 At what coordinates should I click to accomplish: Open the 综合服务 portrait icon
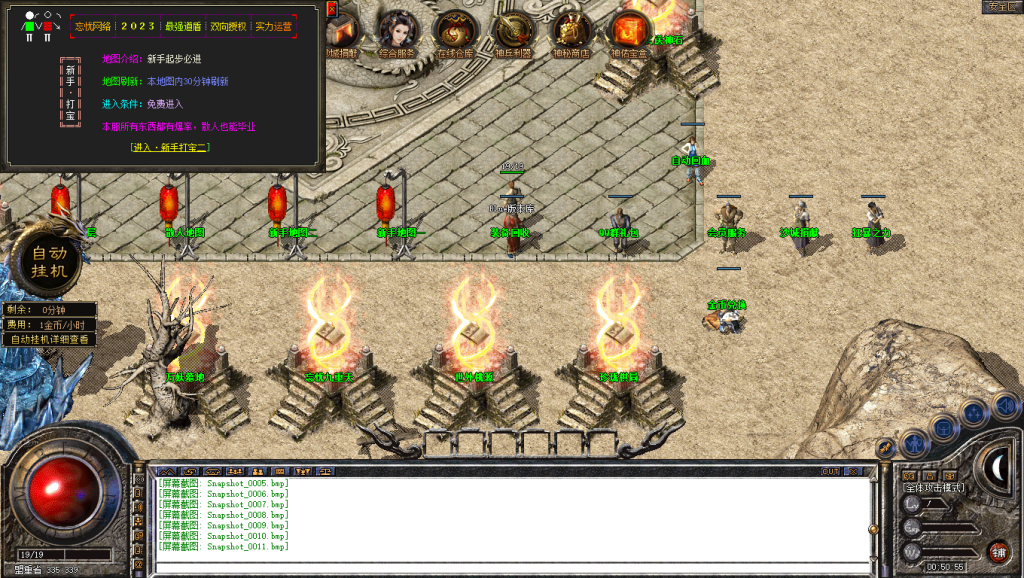click(x=399, y=30)
